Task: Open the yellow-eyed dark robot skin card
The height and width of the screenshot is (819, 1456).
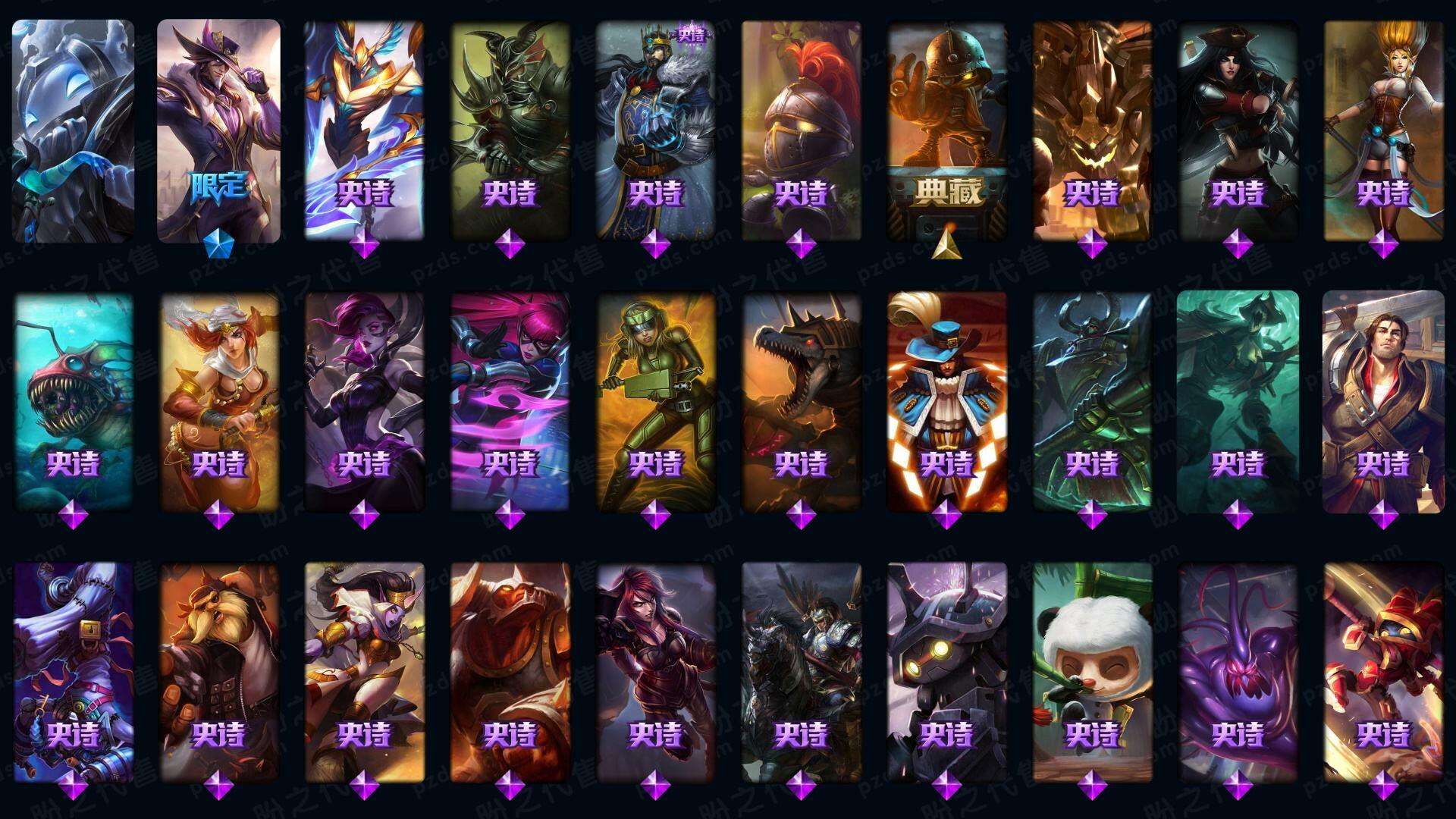Action: [946, 671]
